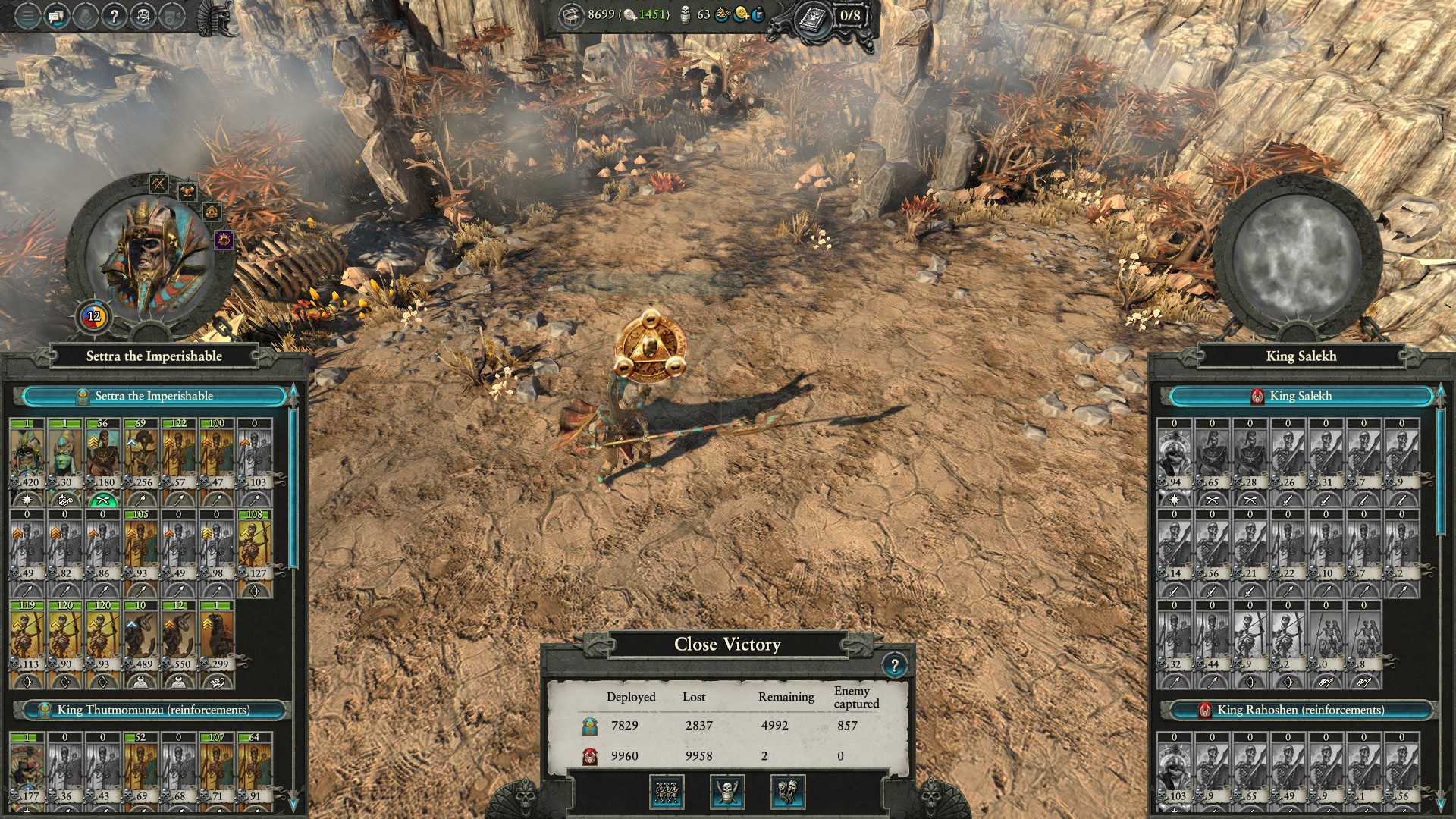Click the King Salekh army header
Image resolution: width=1456 pixels, height=819 pixels.
point(1301,396)
